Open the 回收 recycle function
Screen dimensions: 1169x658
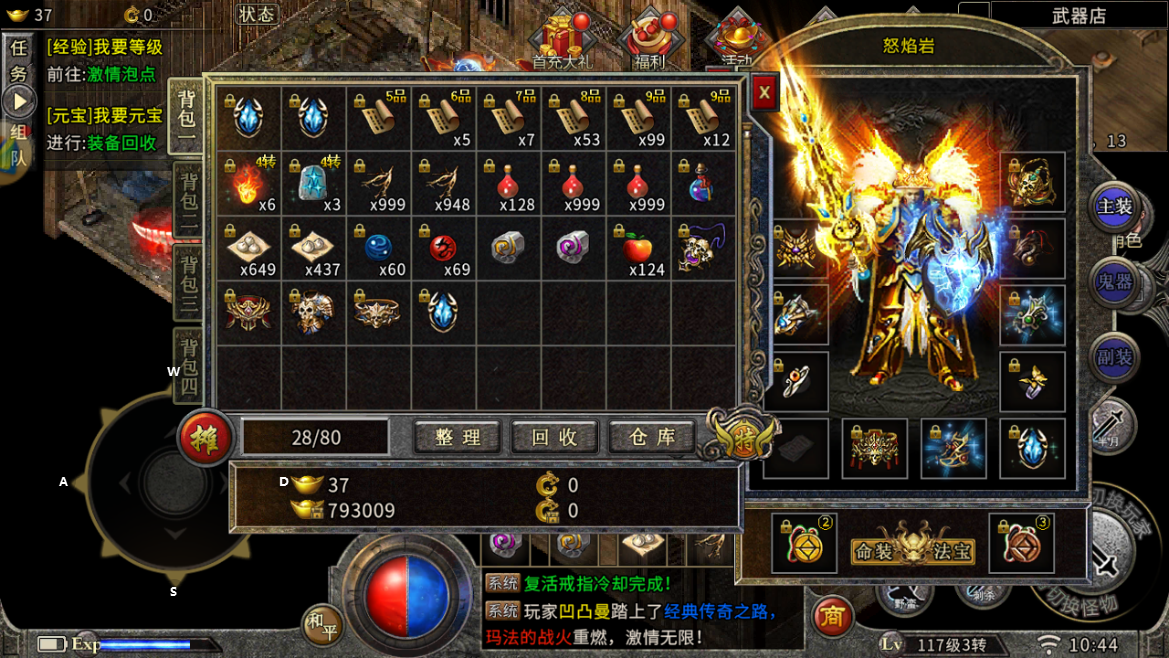(x=554, y=437)
